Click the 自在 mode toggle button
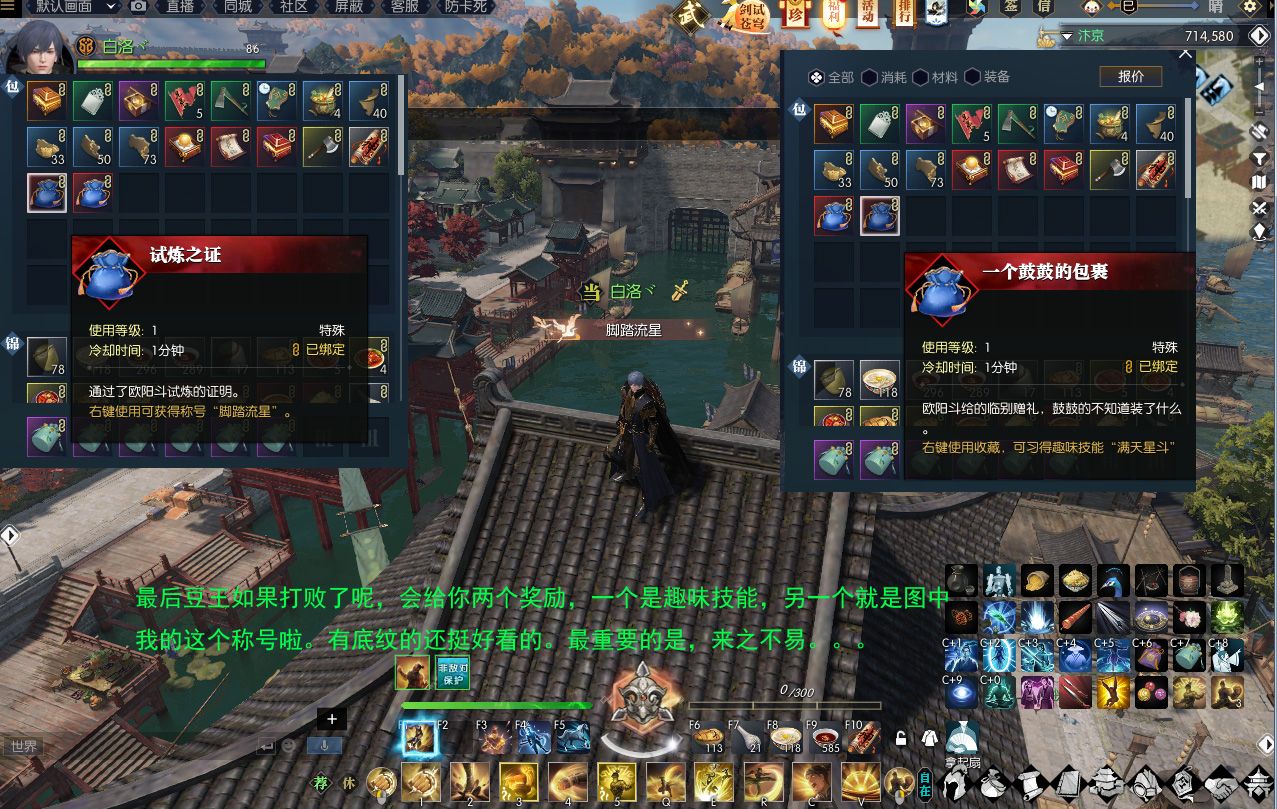Screen dimensions: 1277x809 925,783
